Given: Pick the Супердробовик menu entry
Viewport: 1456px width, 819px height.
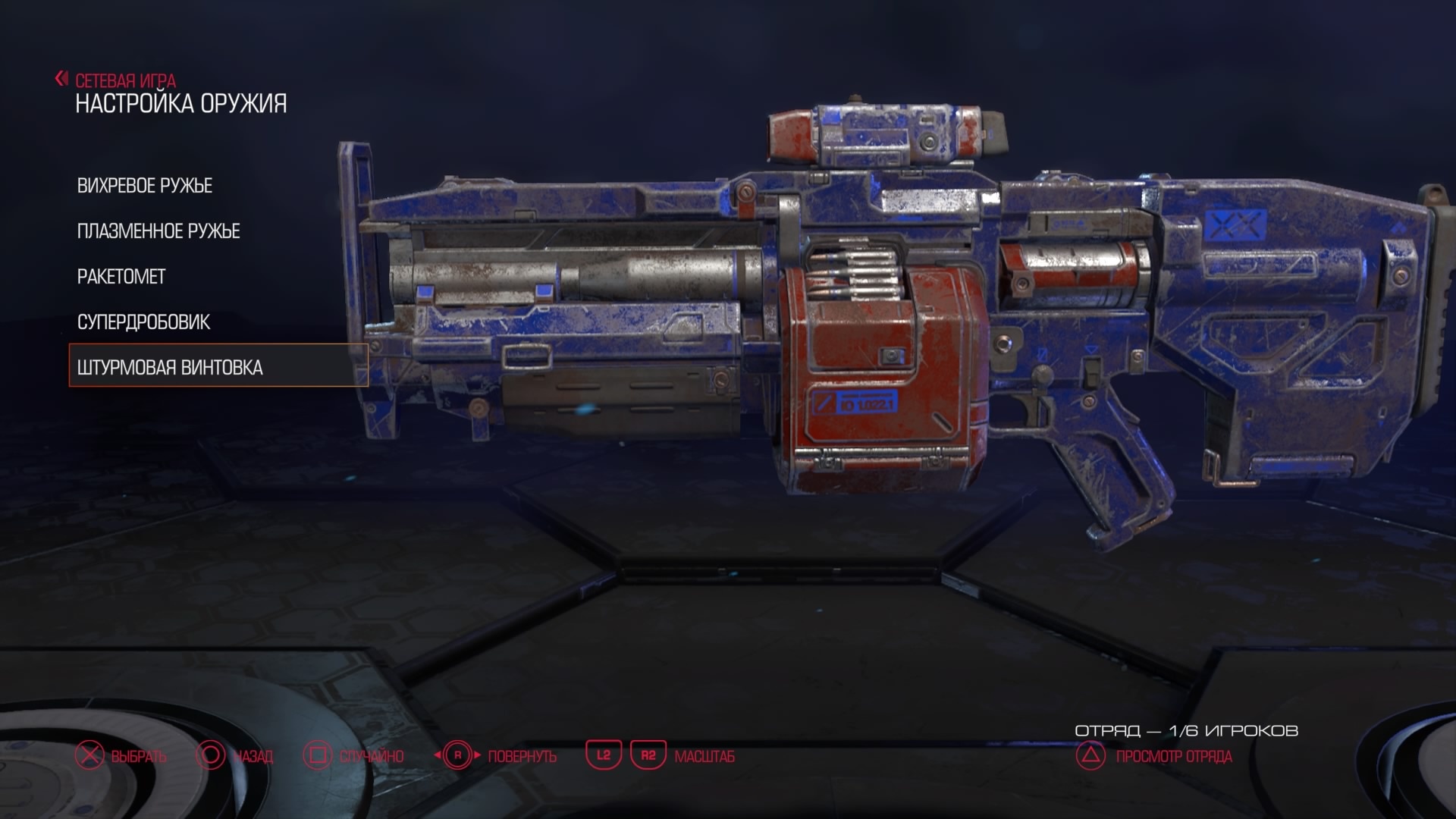Looking at the screenshot, I should [x=143, y=322].
